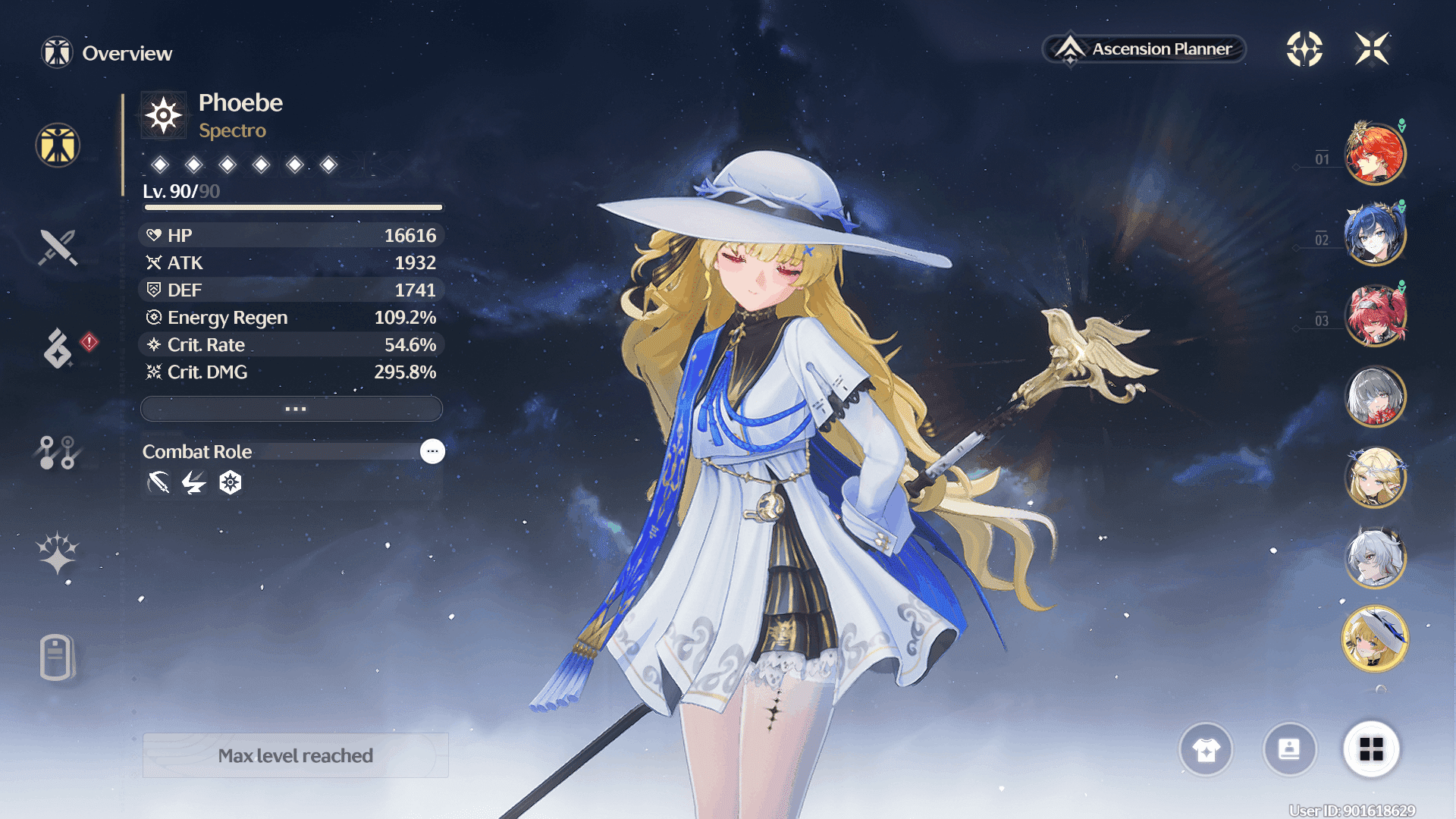The width and height of the screenshot is (1456, 819).
Task: Select the red-haired character in slot 01
Action: coord(1375,154)
